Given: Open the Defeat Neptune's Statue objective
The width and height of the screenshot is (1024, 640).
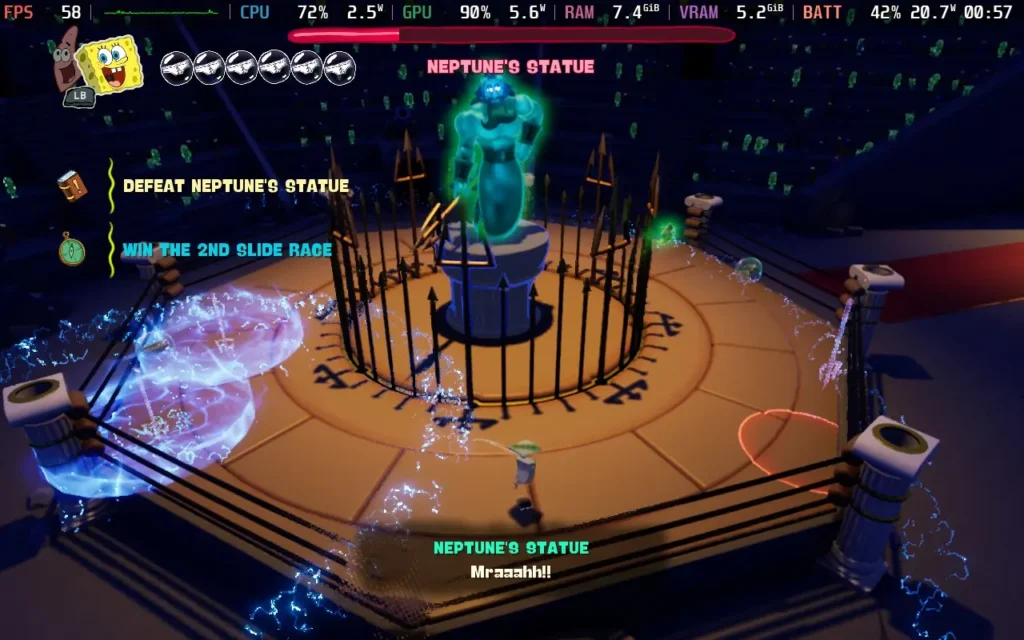Looking at the screenshot, I should point(236,186).
